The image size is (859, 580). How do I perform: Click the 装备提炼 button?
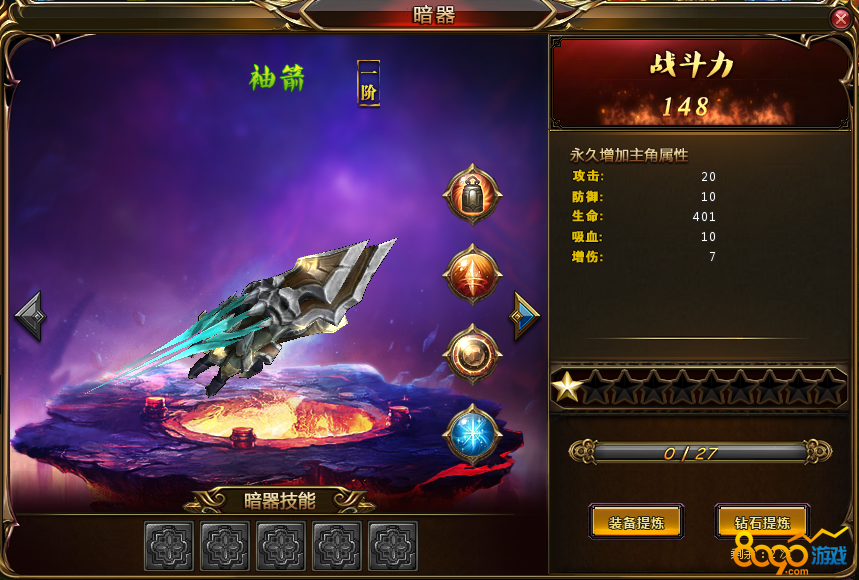636,521
